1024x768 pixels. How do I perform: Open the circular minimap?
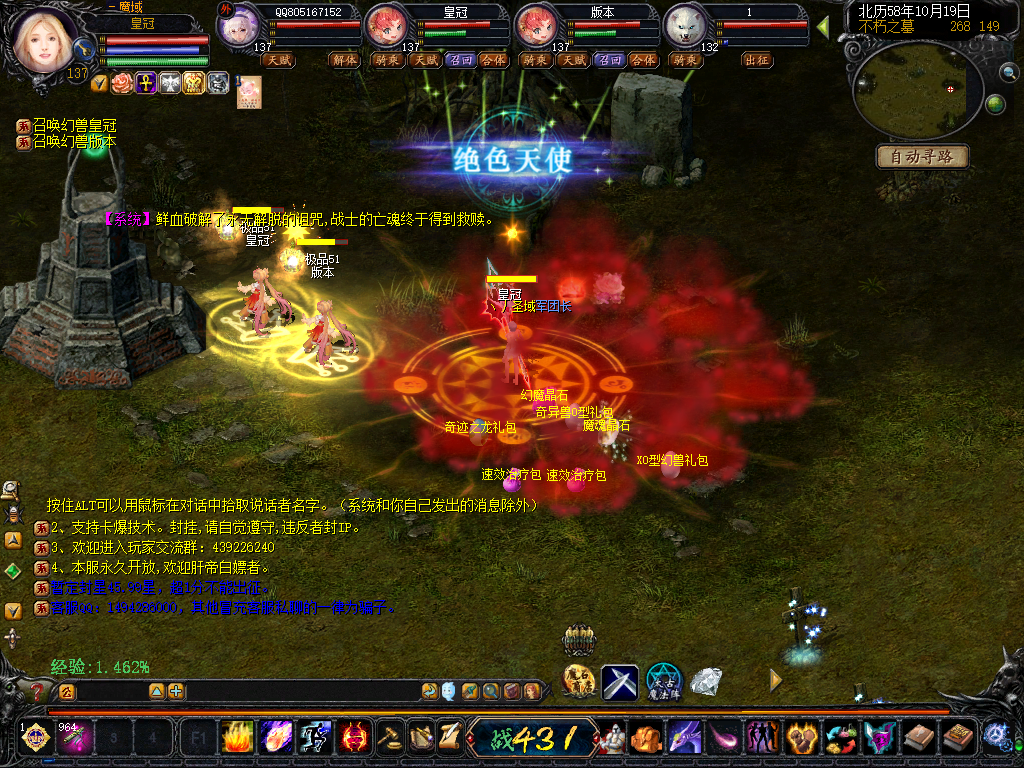coord(916,89)
